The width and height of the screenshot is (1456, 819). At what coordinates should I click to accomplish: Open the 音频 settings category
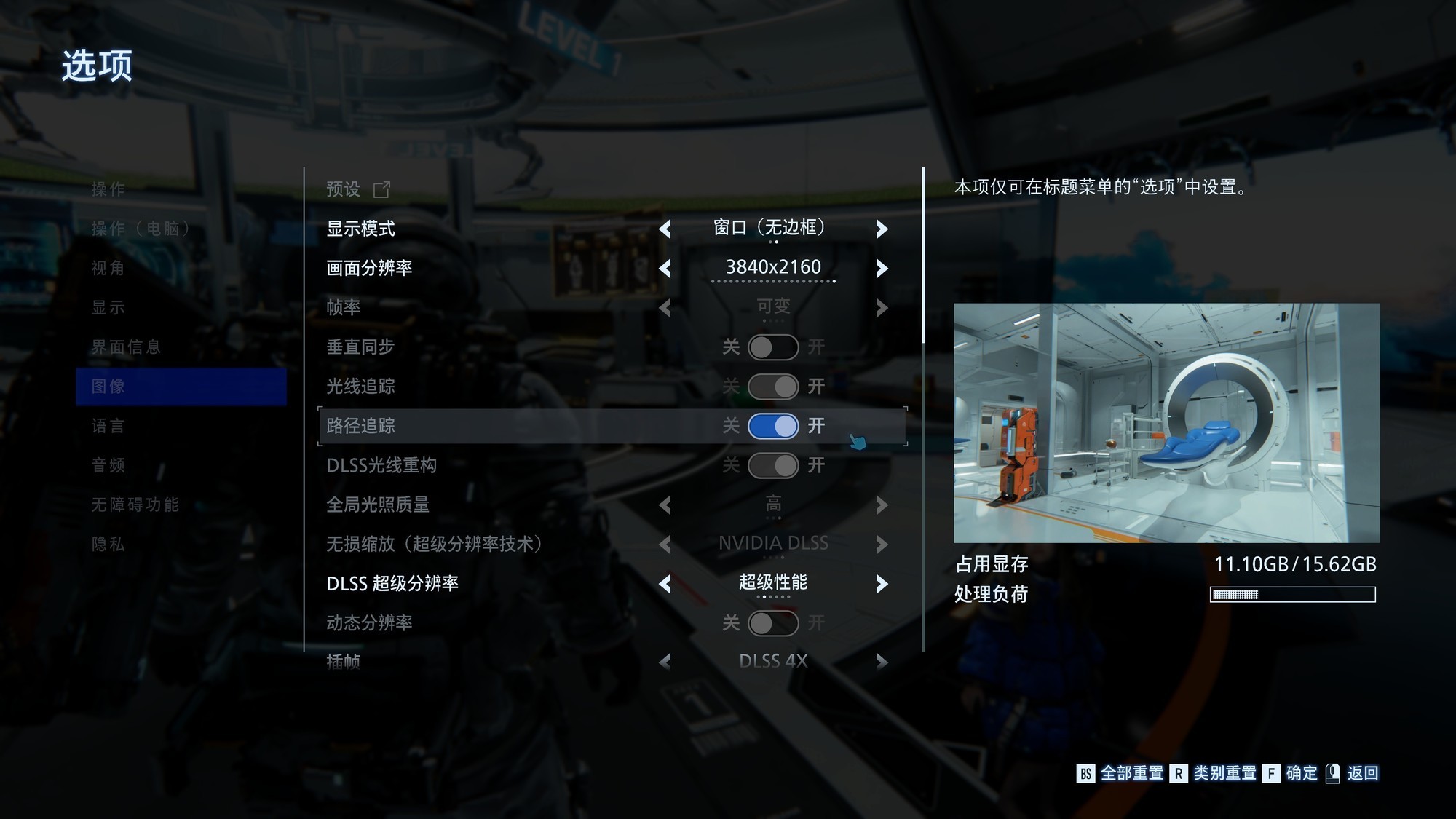(108, 465)
